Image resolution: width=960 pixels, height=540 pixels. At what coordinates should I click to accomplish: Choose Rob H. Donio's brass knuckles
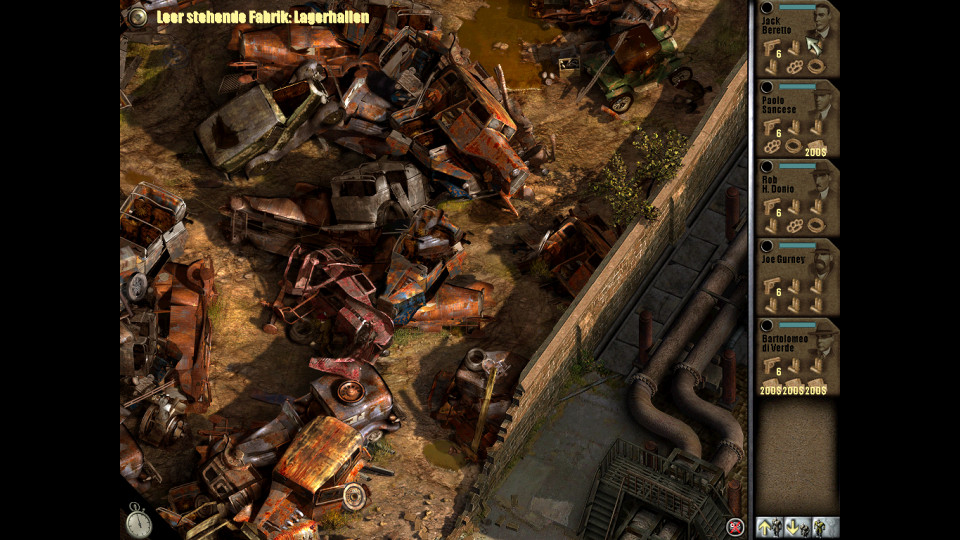coord(794,226)
